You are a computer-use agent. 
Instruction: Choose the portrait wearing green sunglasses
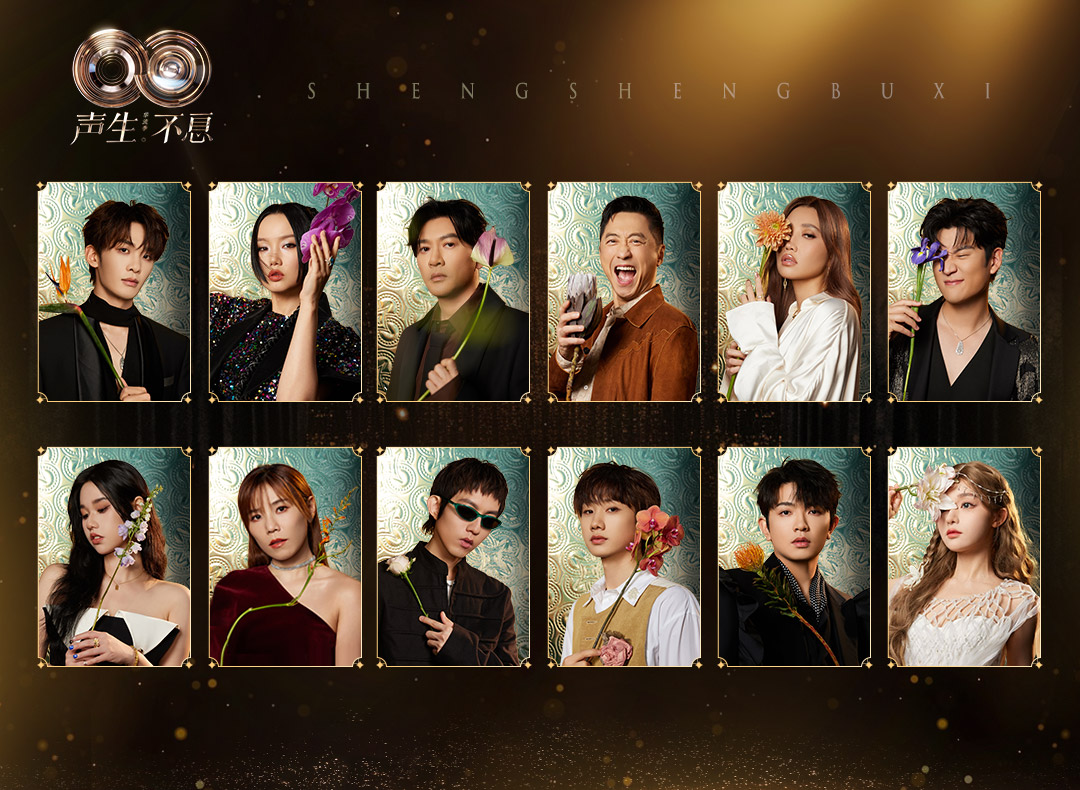tap(453, 556)
